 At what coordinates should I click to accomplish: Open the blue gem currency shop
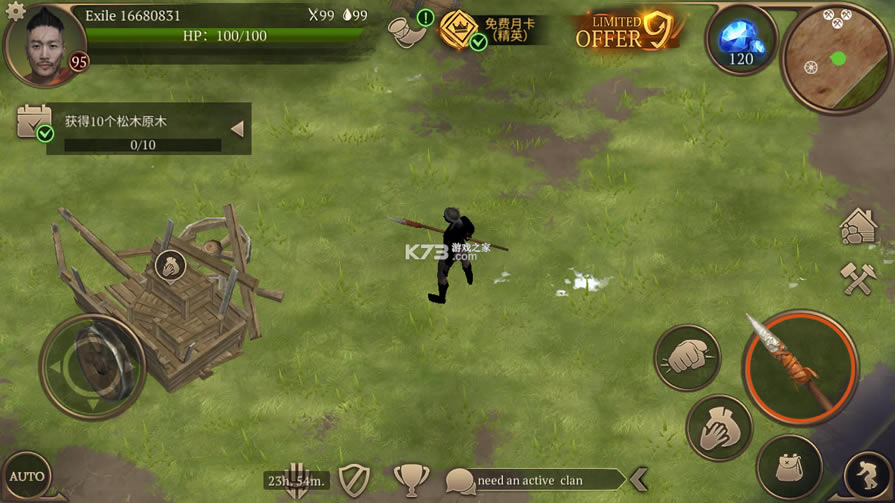point(741,40)
